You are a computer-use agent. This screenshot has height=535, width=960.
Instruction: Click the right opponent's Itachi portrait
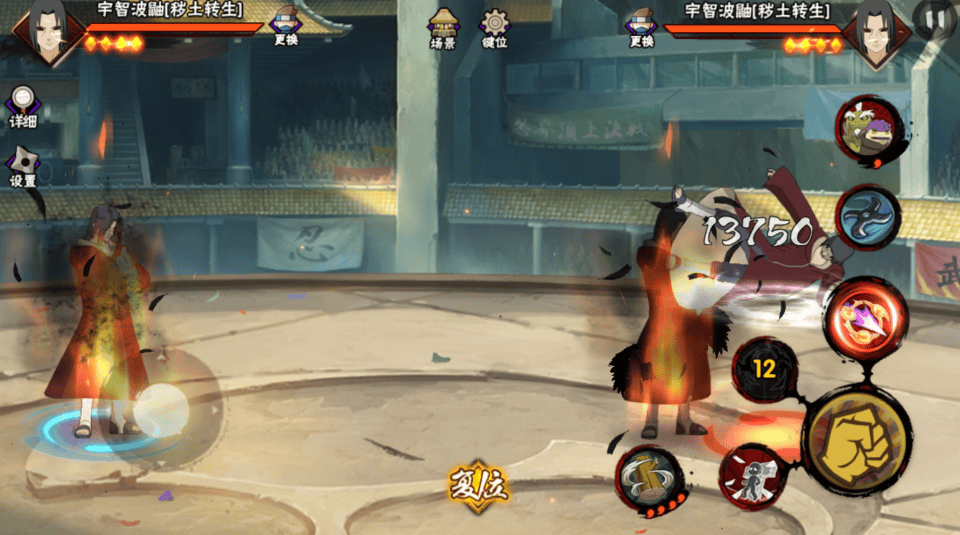click(x=877, y=32)
